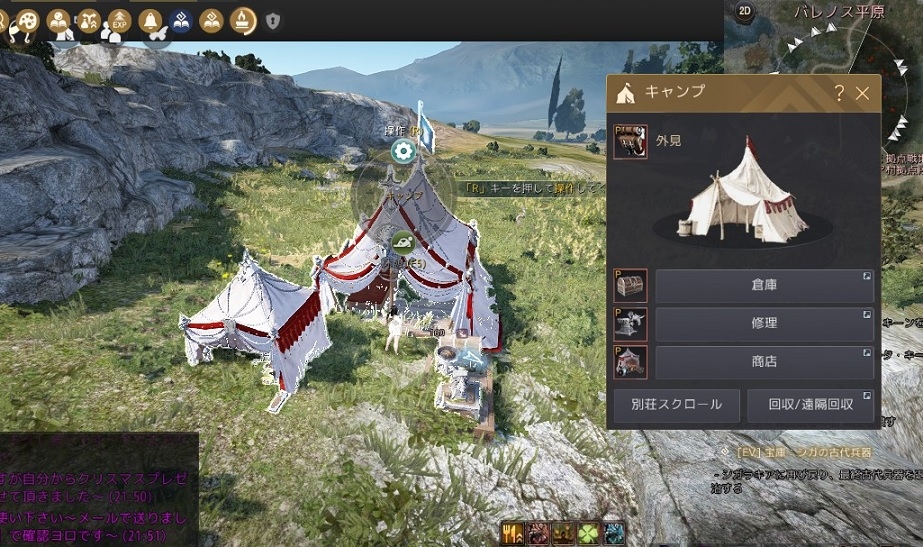Click the anvil slot beside 修理
Viewport: 923px width, 547px height.
point(631,324)
